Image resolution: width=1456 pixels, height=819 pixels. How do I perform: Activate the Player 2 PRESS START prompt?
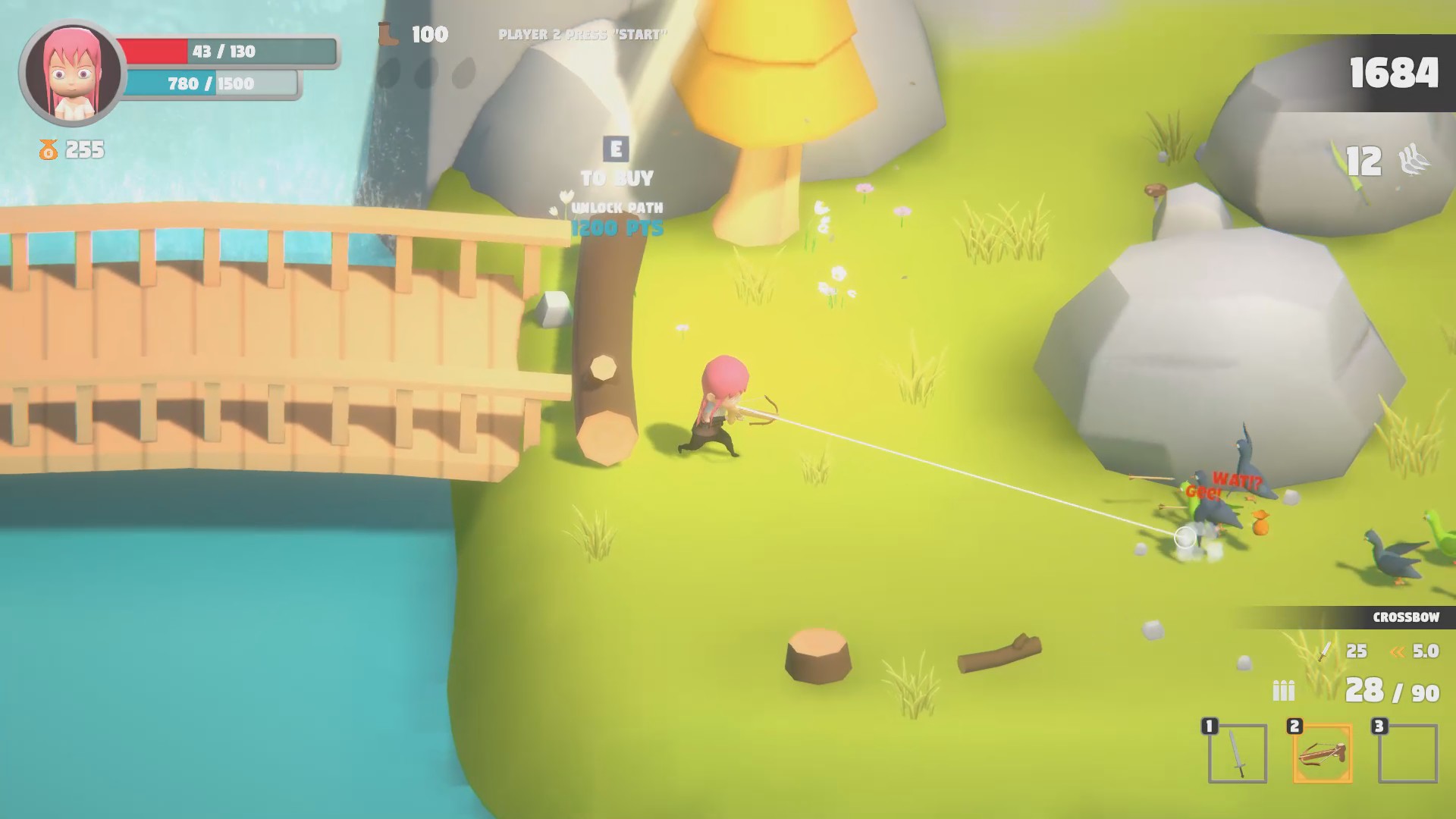coord(583,33)
